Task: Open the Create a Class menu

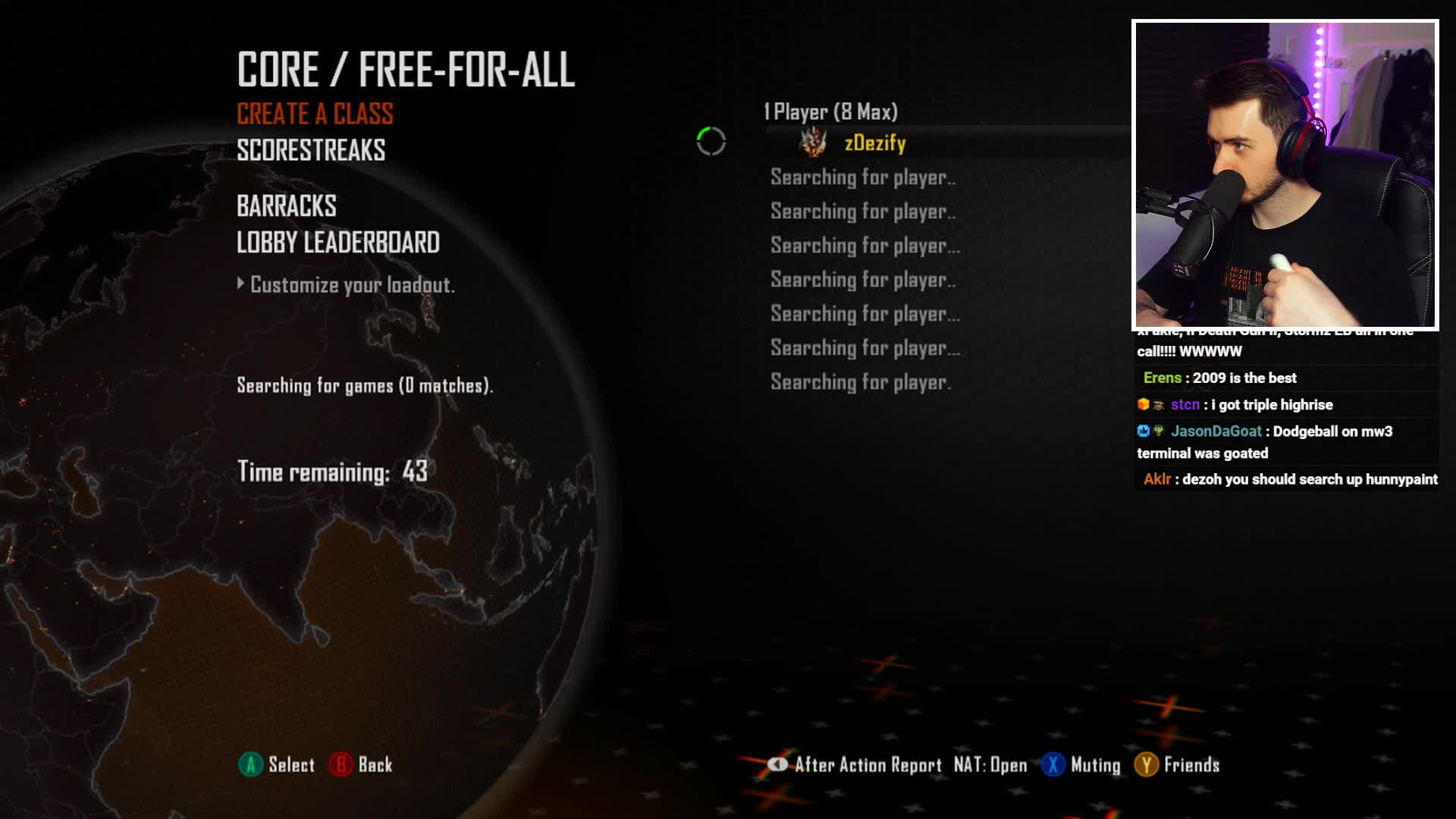Action: (x=315, y=115)
